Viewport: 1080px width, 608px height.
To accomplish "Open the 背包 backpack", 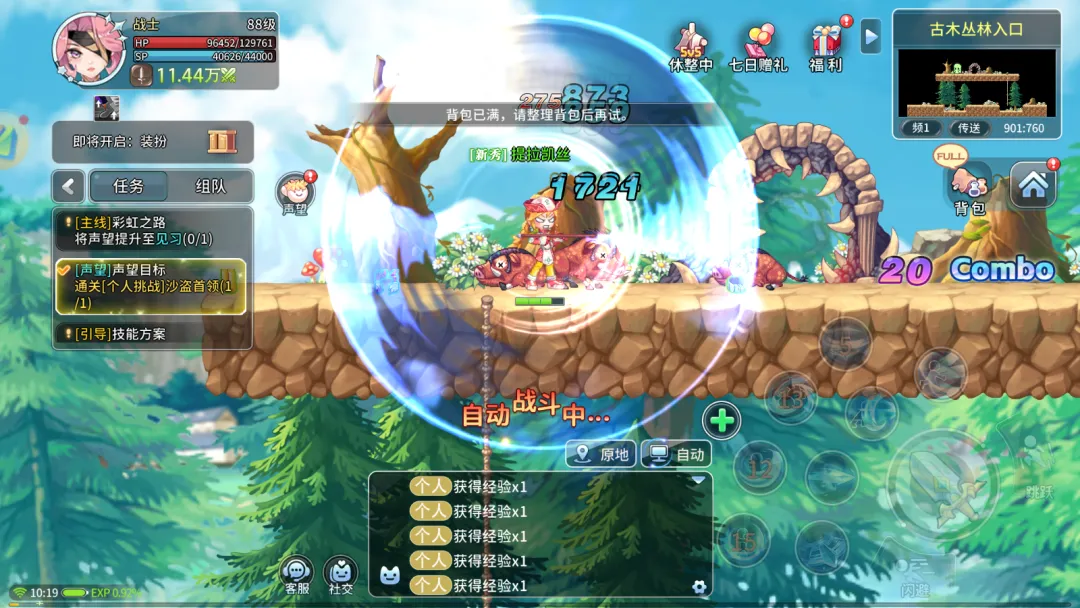I will point(969,190).
